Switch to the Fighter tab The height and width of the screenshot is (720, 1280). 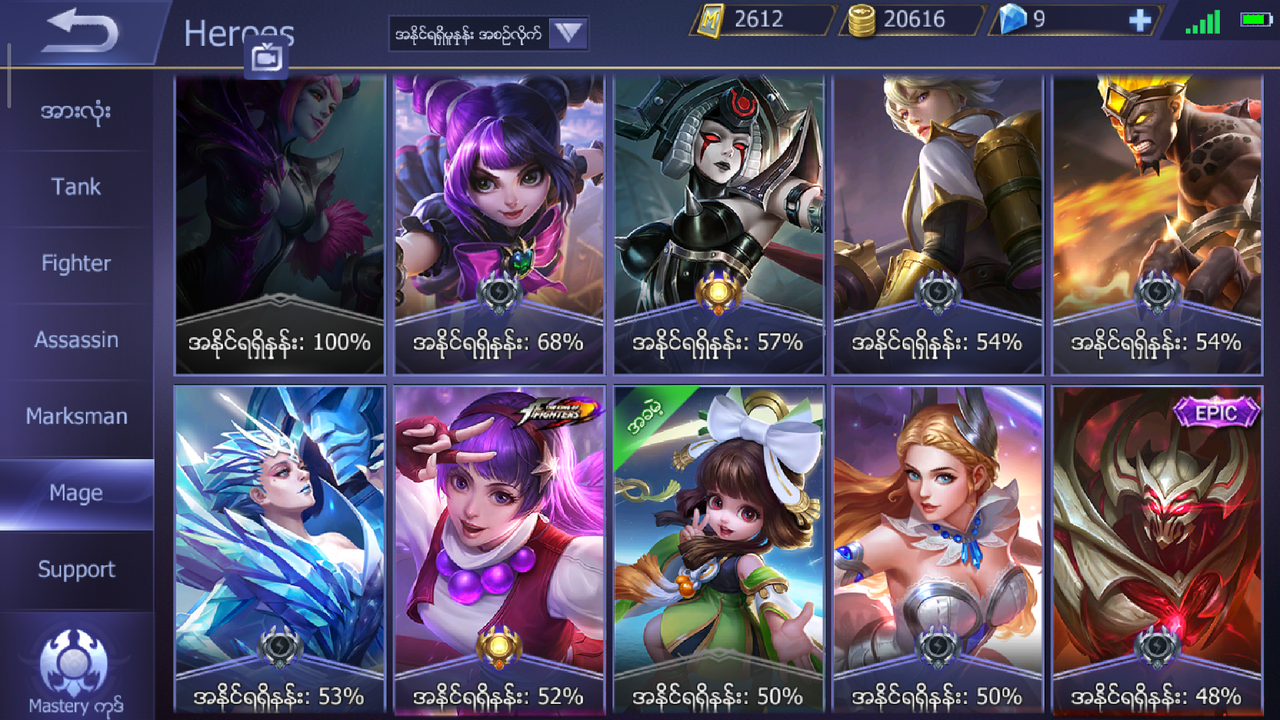pyautogui.click(x=76, y=263)
